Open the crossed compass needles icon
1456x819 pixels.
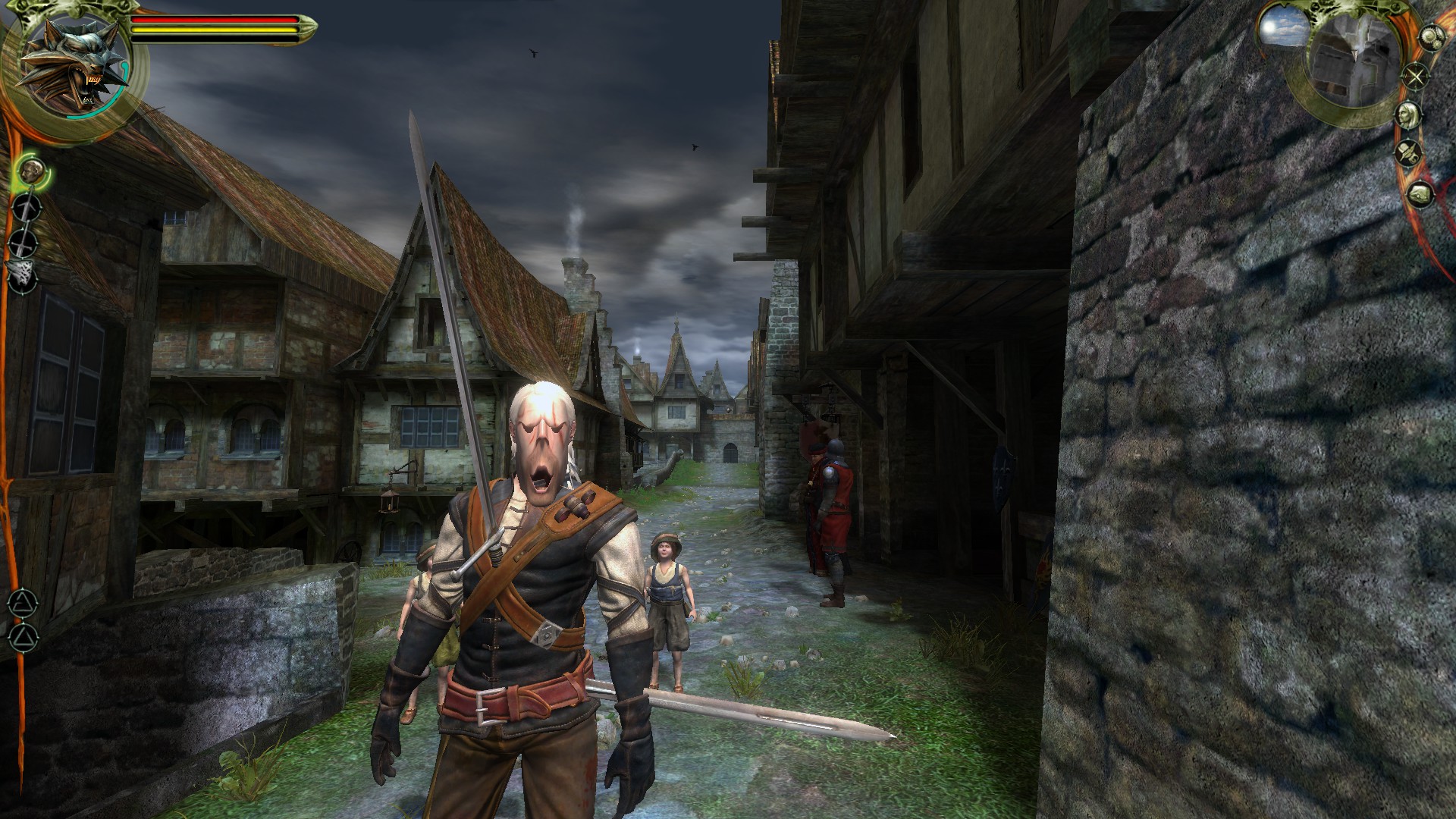coord(1416,77)
